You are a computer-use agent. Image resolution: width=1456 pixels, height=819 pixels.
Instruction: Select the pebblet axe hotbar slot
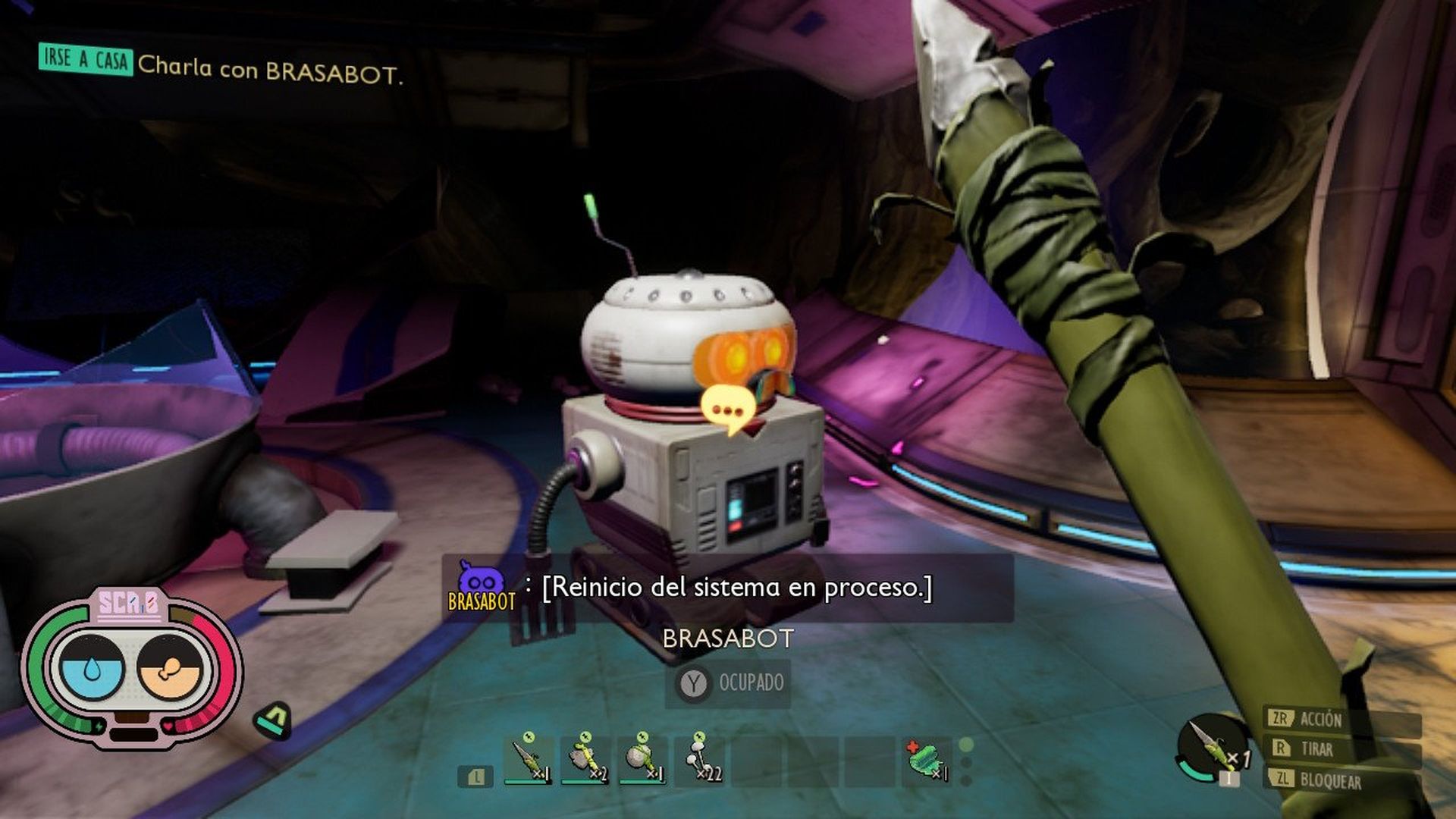coord(585,759)
